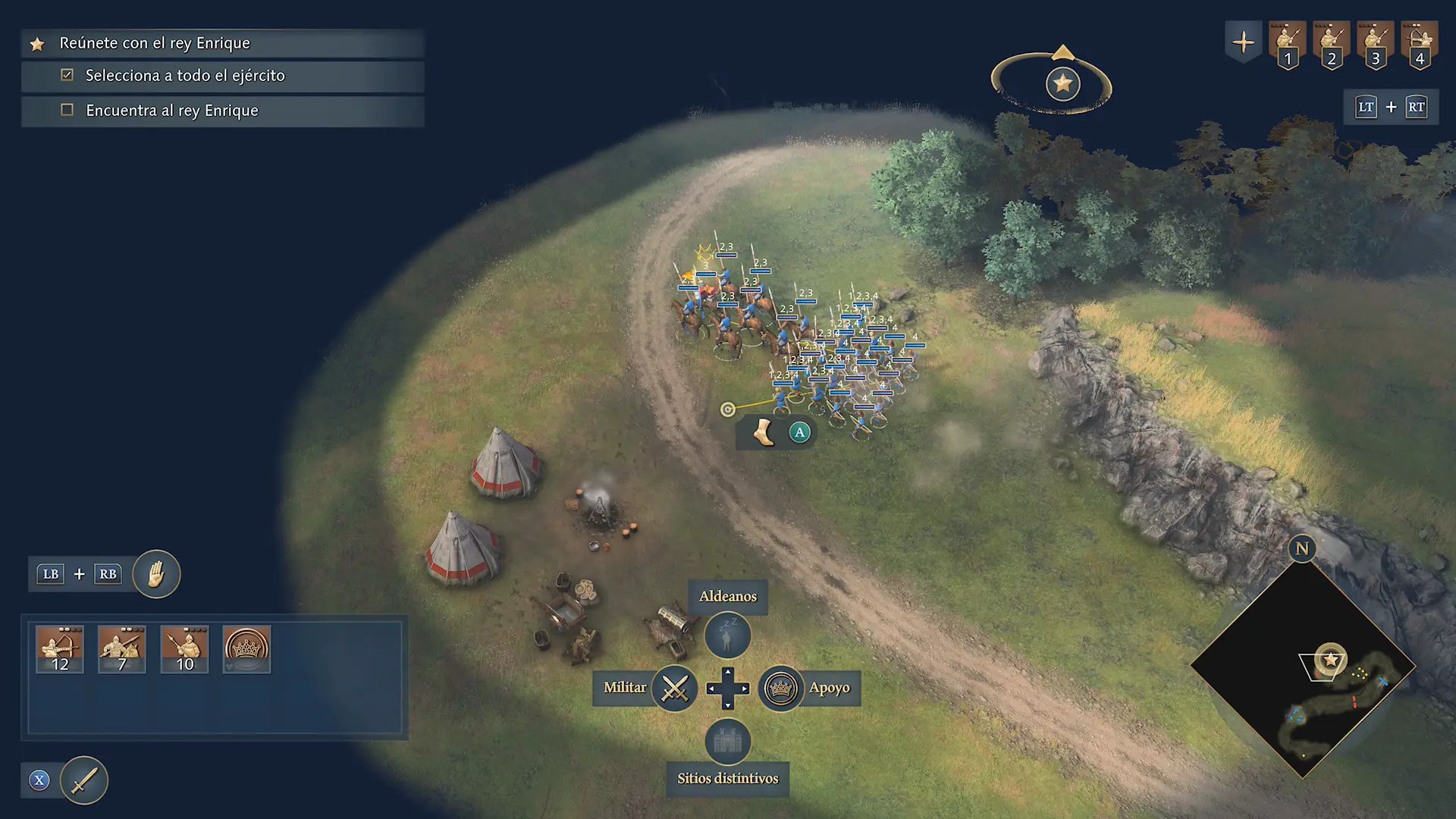Screen dimensions: 1456x819
Task: Select the spearman group of 10
Action: pyautogui.click(x=184, y=649)
